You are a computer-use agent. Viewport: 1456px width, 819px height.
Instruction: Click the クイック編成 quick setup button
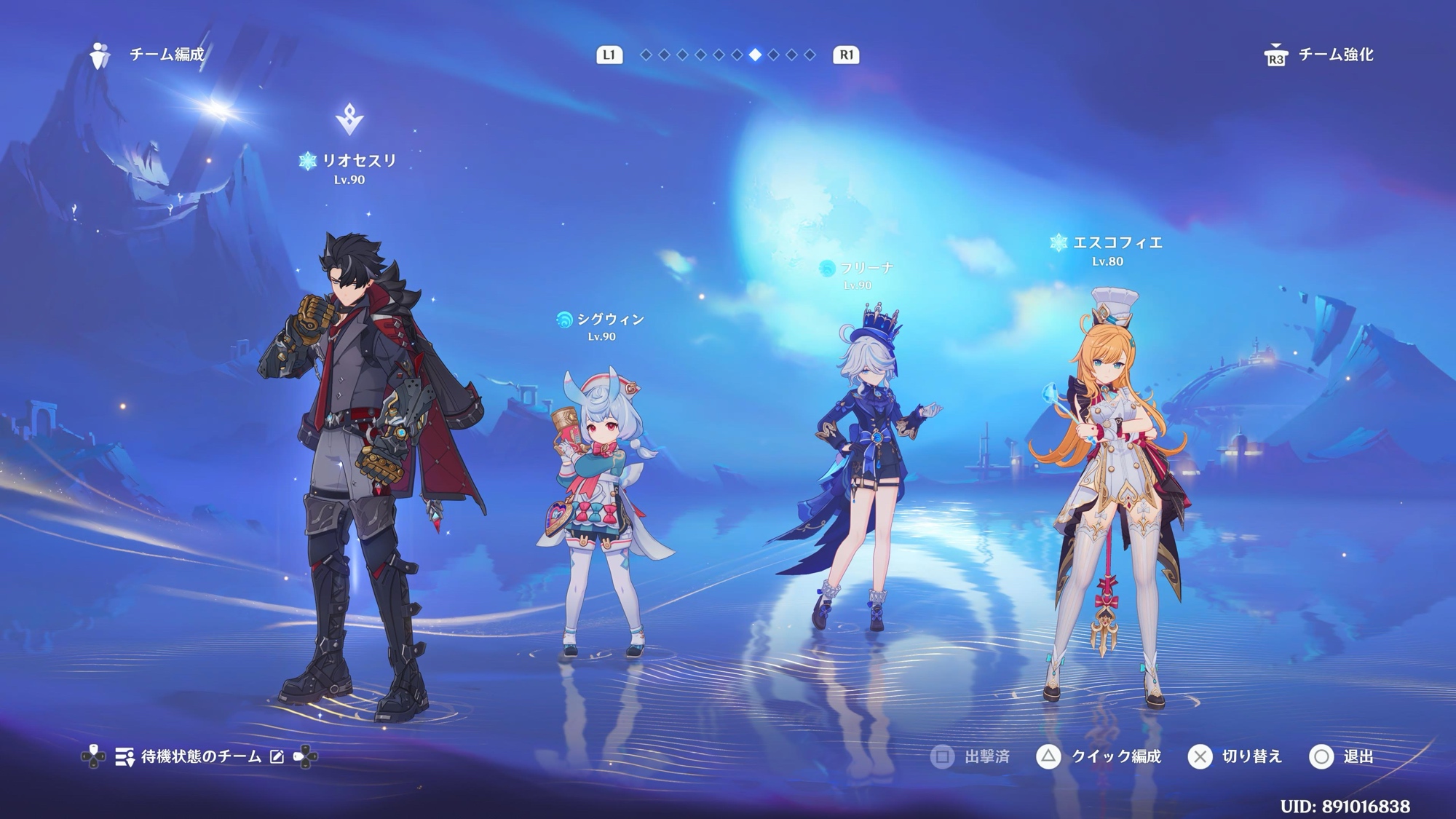[1099, 757]
